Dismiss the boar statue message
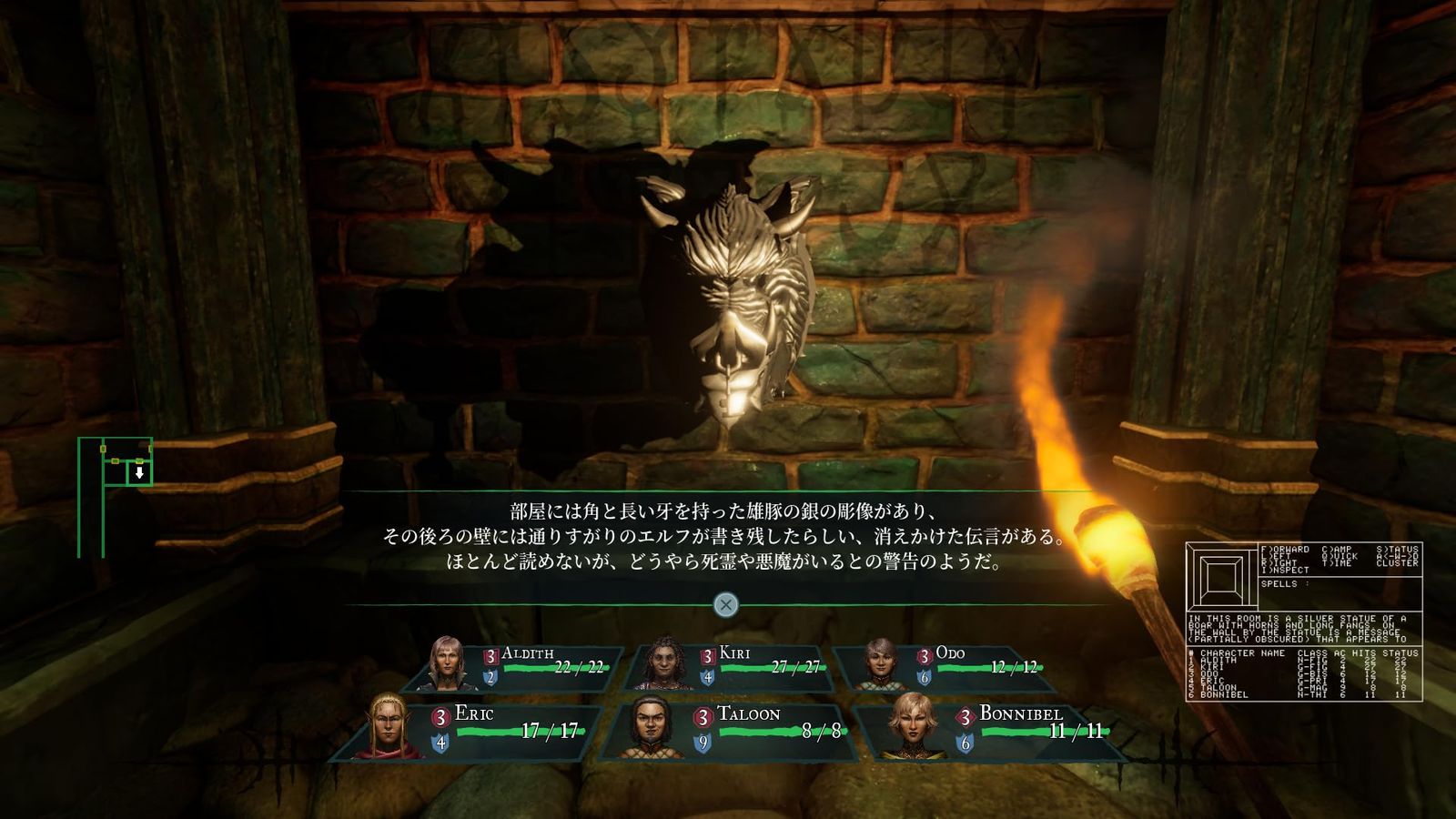 (x=725, y=604)
